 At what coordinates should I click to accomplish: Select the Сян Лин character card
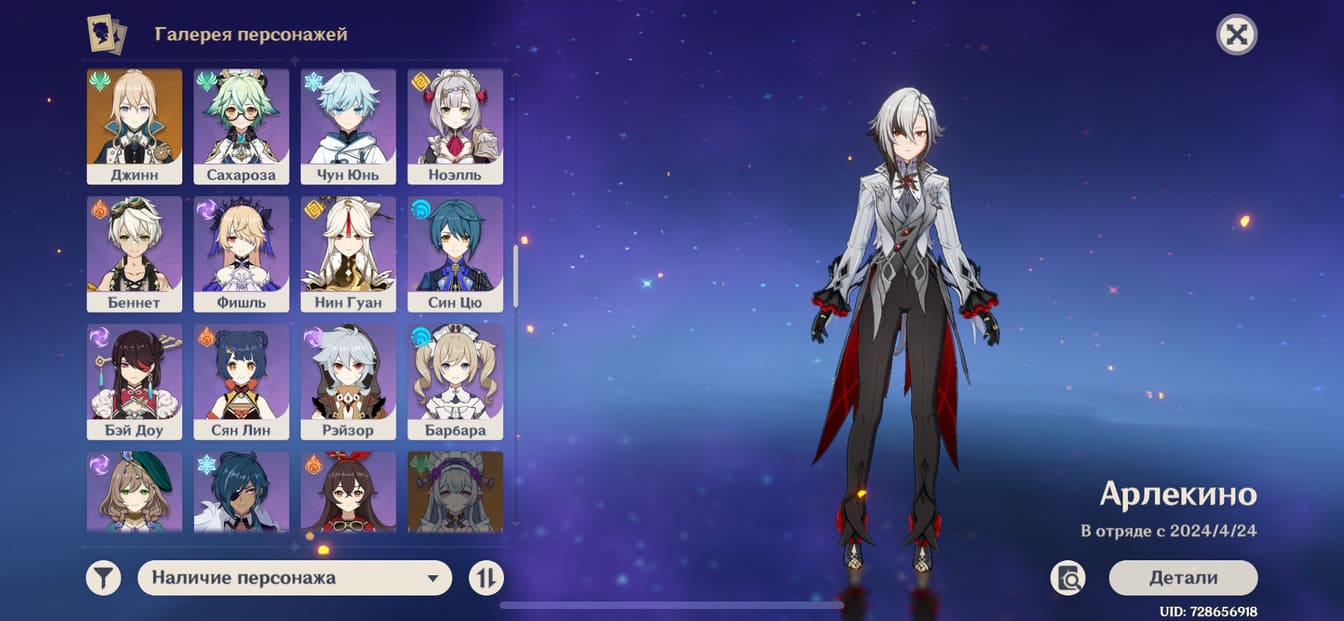pos(241,382)
